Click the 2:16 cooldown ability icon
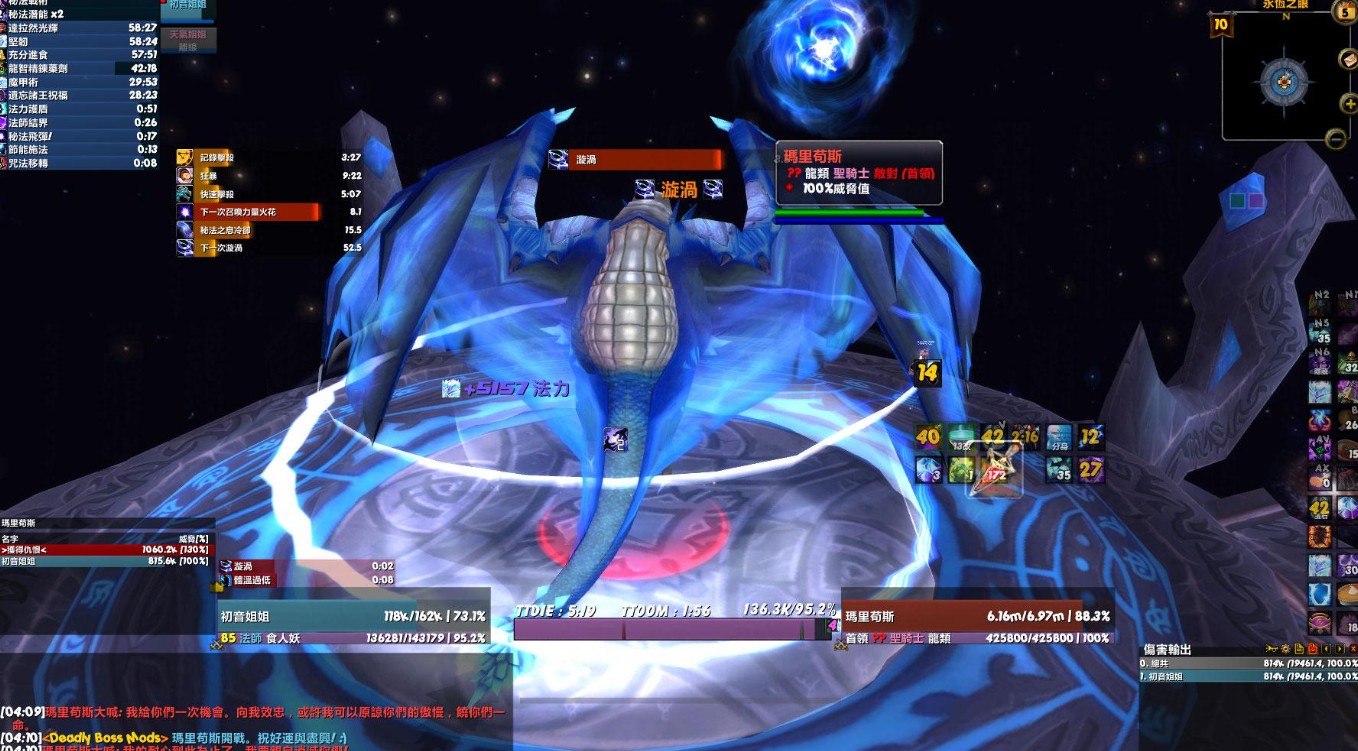This screenshot has width=1358, height=751. [x=1026, y=437]
